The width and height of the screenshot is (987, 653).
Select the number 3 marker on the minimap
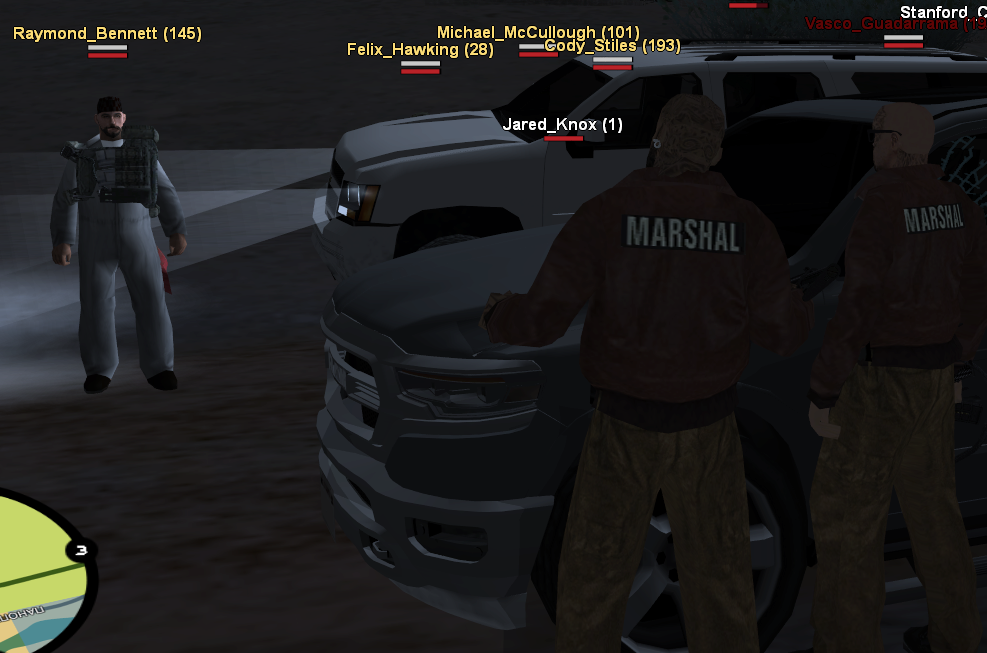point(82,550)
